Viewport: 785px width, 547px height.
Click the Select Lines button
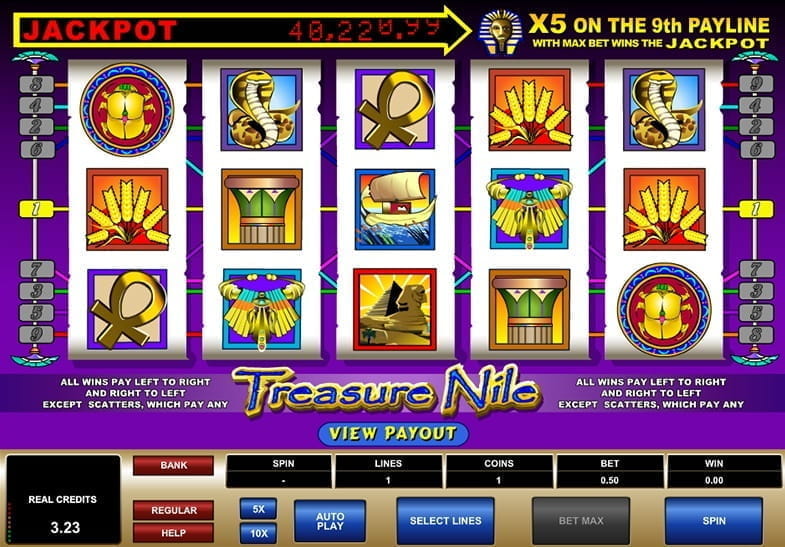click(x=446, y=521)
